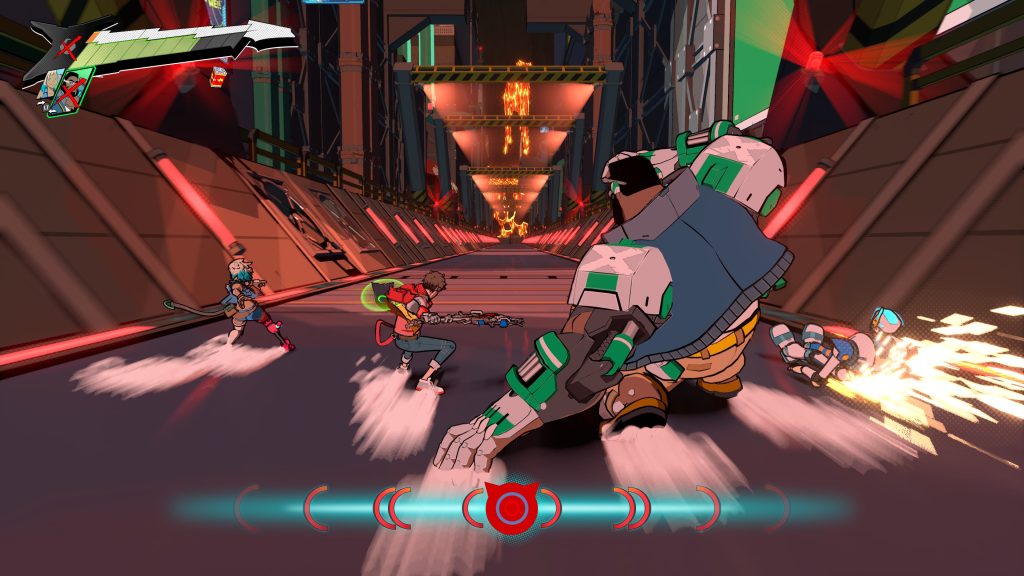Select the green-bordered partner portrait with red X
Viewport: 1024px width, 576px height.
coord(69,91)
